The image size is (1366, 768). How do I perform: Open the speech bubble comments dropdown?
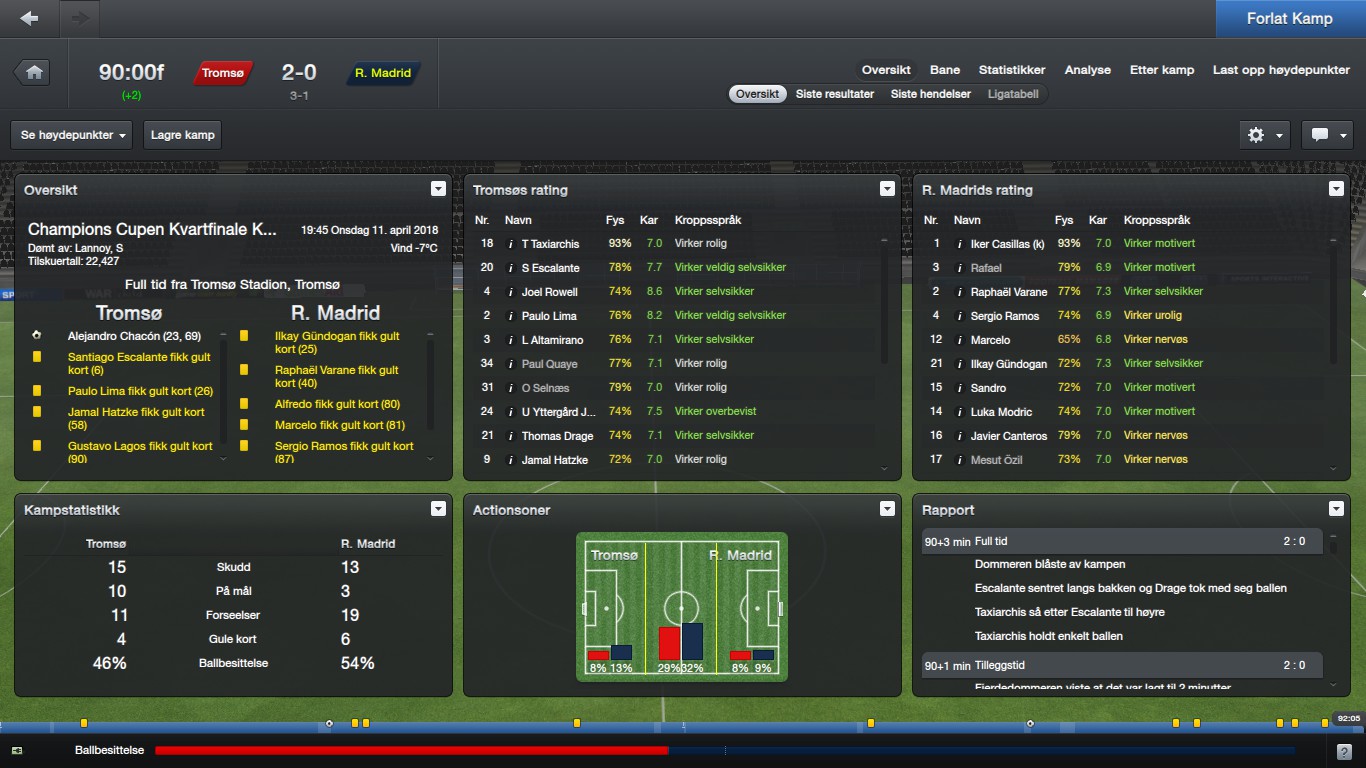(1327, 135)
